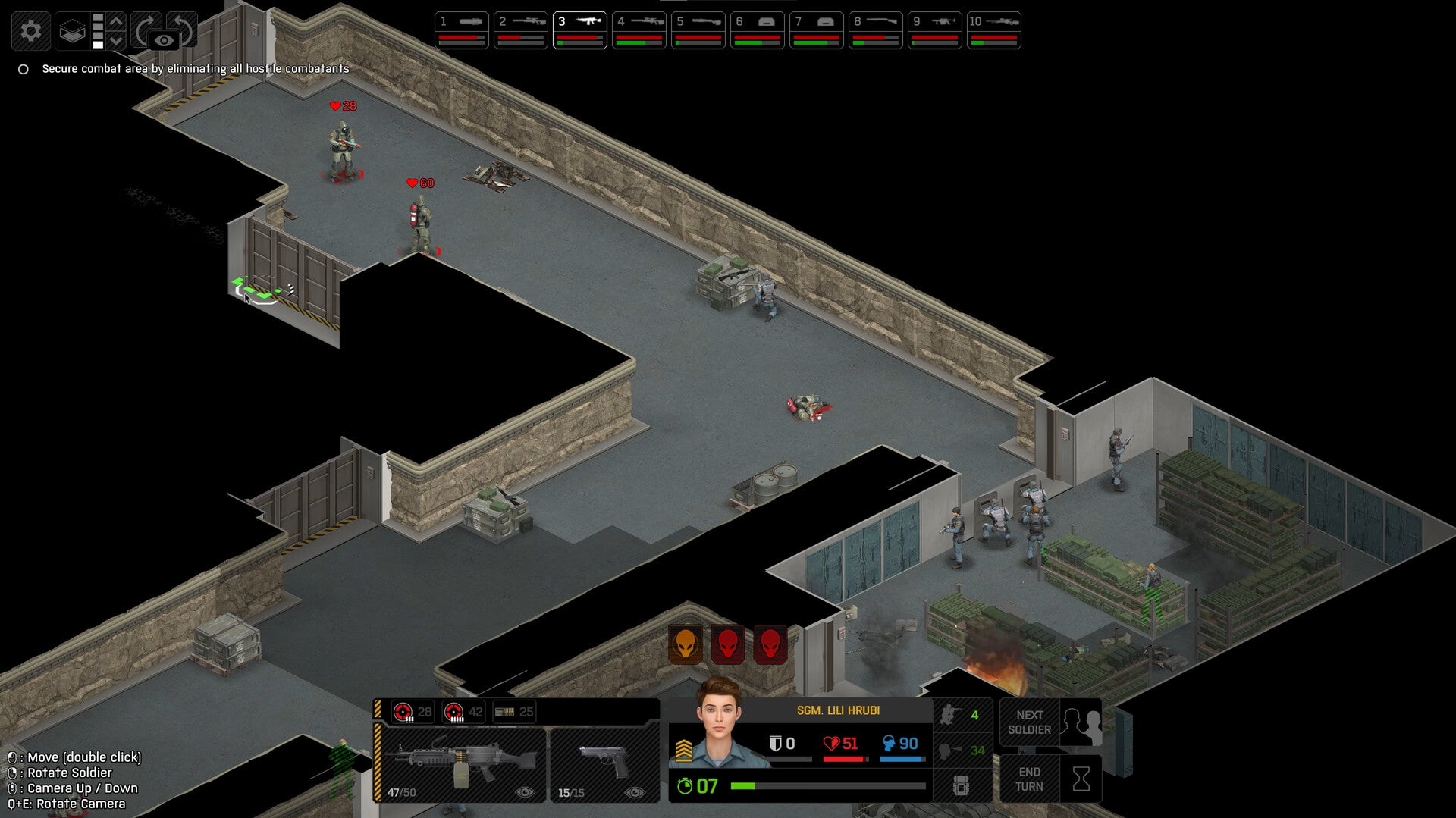The height and width of the screenshot is (818, 1456).
Task: Select the crouched stance icon showing 4
Action: tap(960, 716)
